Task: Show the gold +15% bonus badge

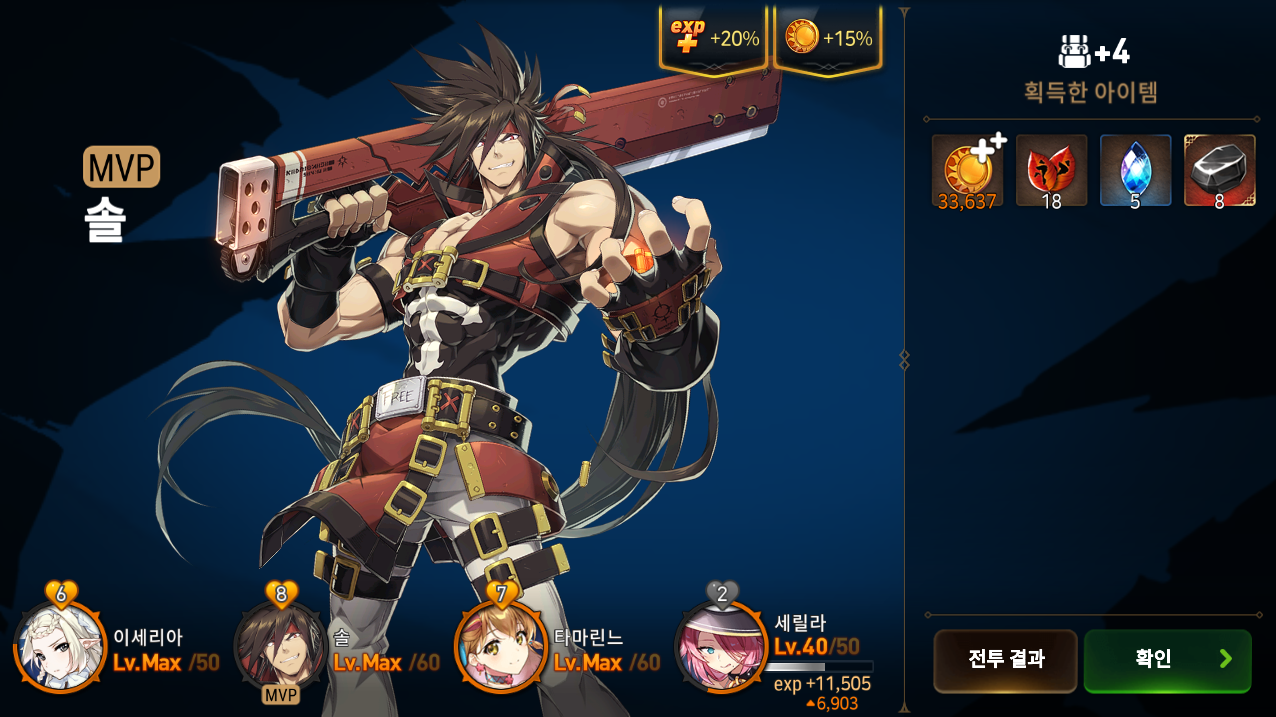Action: [828, 40]
